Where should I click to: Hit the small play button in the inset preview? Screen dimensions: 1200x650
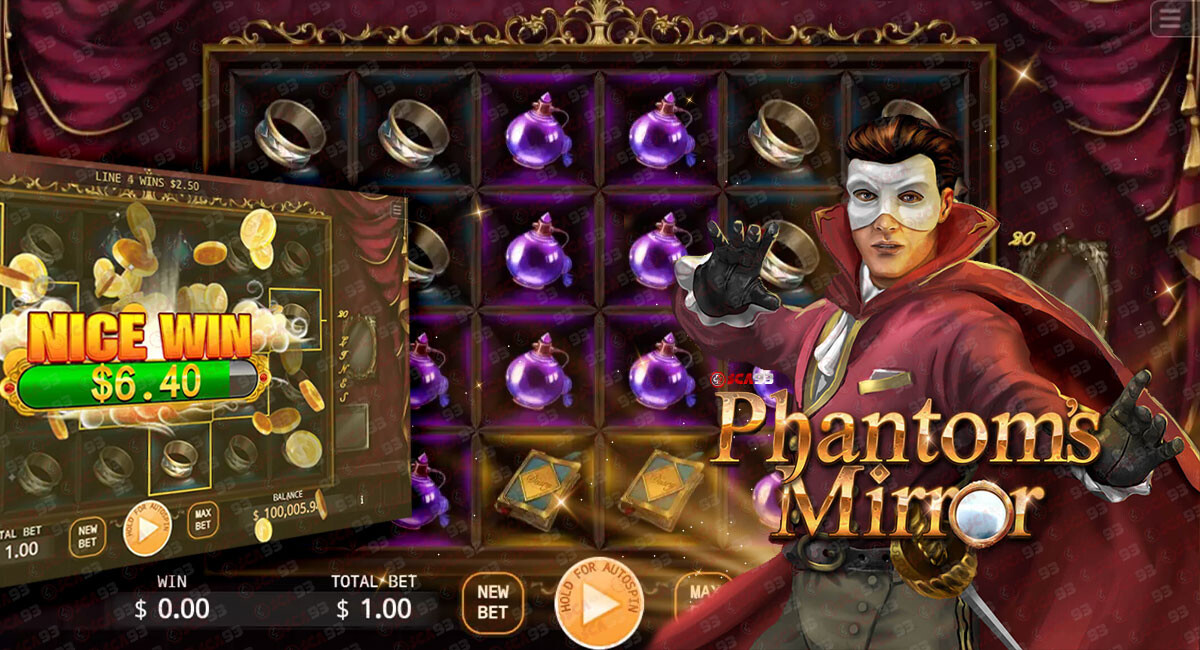(146, 529)
